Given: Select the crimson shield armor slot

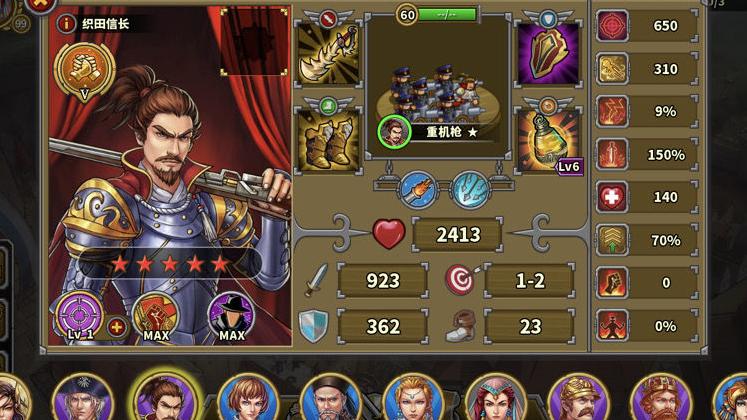Looking at the screenshot, I should (547, 53).
